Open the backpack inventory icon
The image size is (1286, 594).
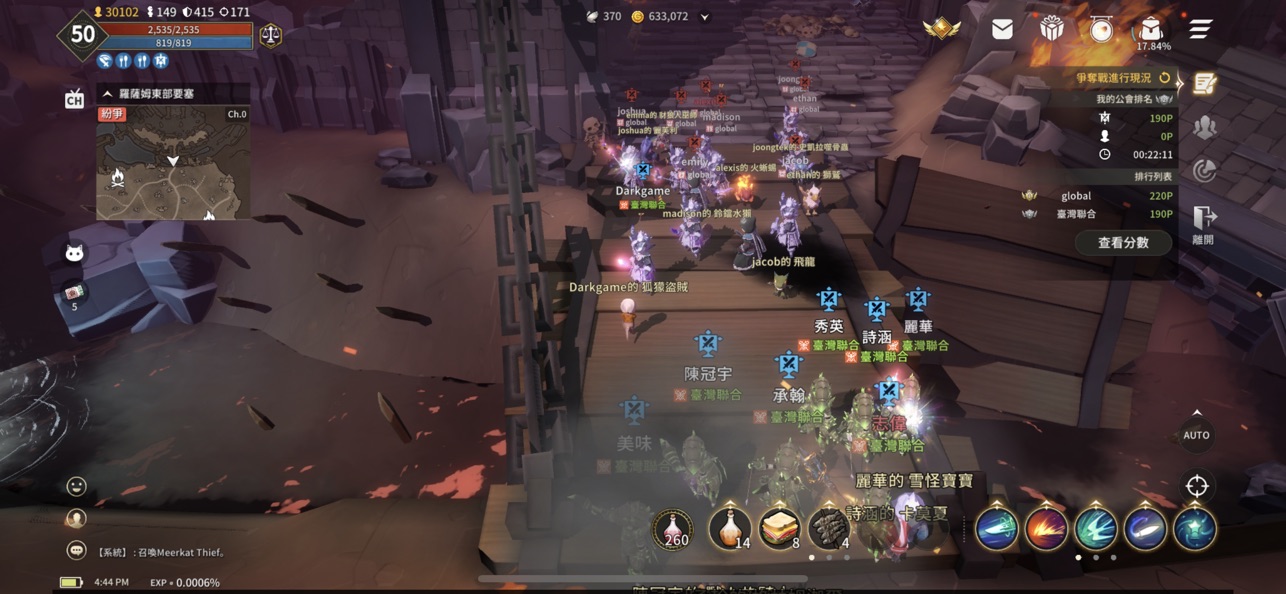click(1152, 28)
